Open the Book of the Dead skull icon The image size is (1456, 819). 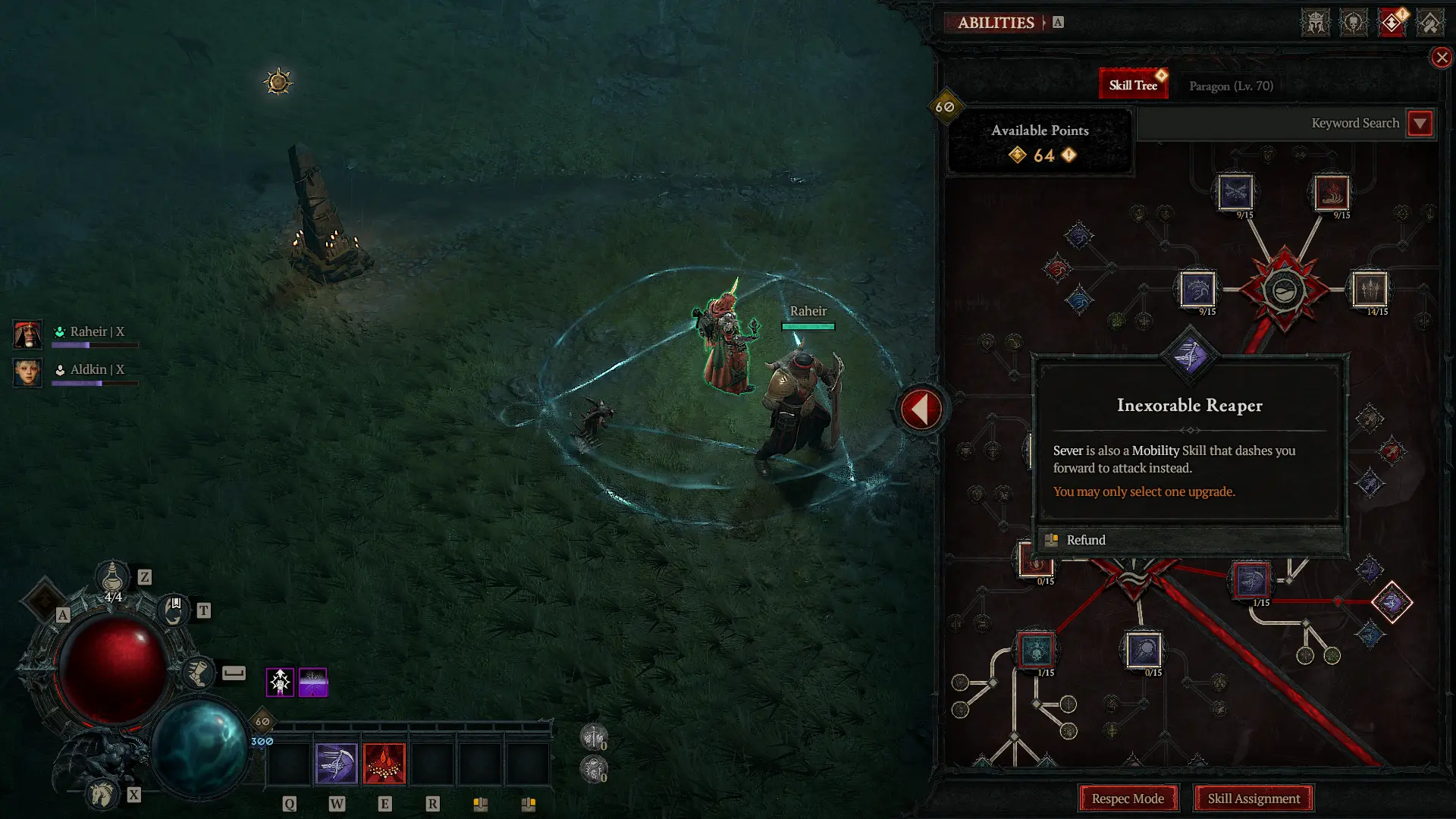click(1353, 22)
